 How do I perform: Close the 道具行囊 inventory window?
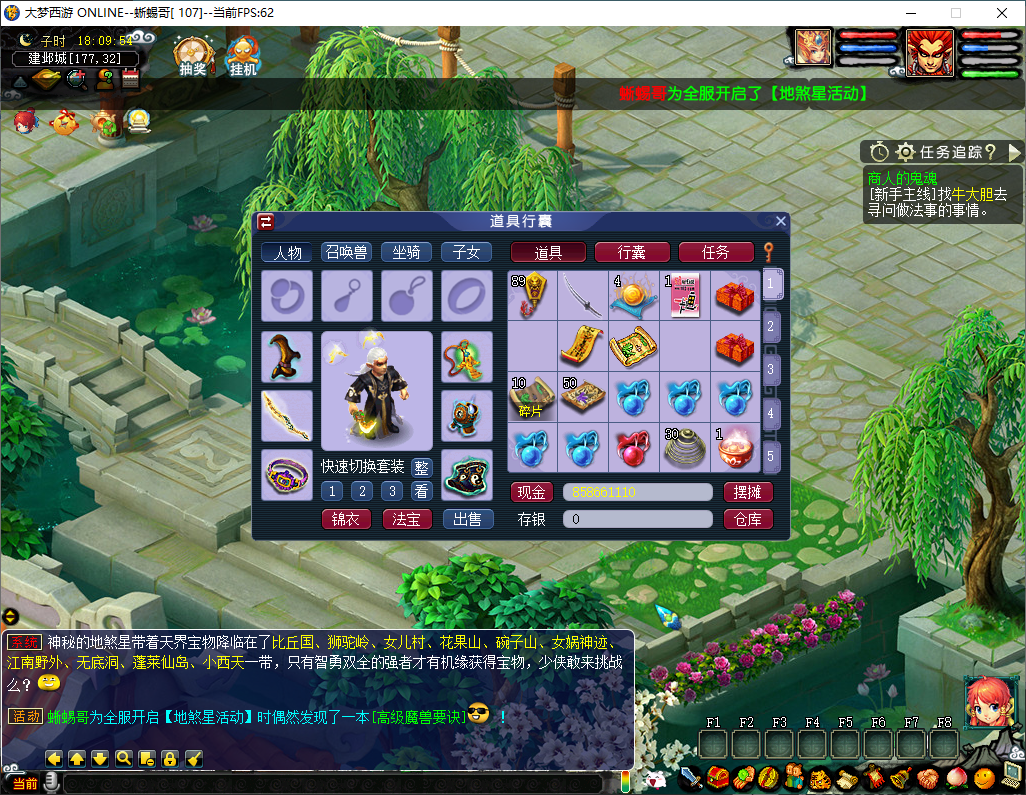(x=781, y=221)
